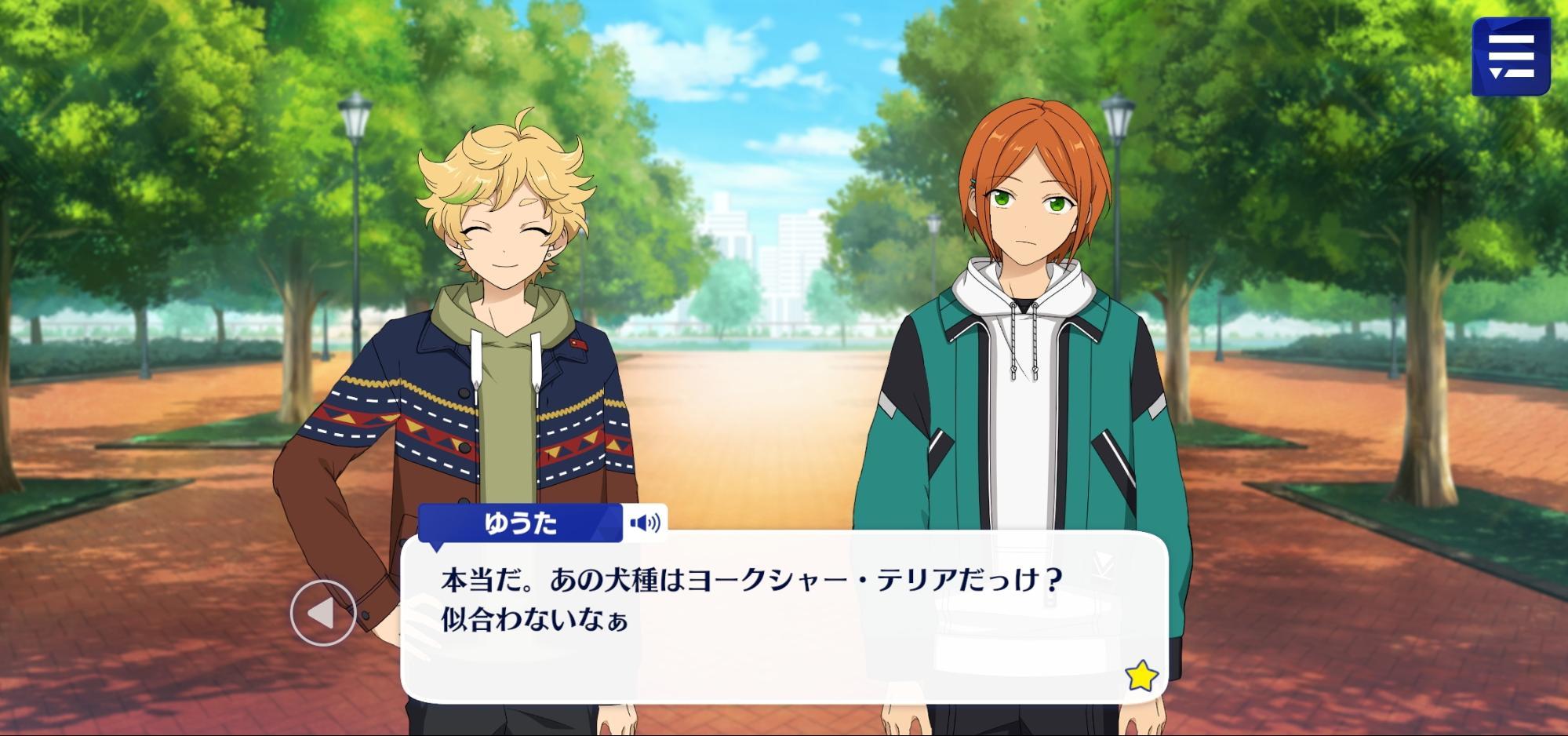The width and height of the screenshot is (1568, 736).
Task: Replay Yuta's voice line with speaker icon
Action: [x=645, y=523]
